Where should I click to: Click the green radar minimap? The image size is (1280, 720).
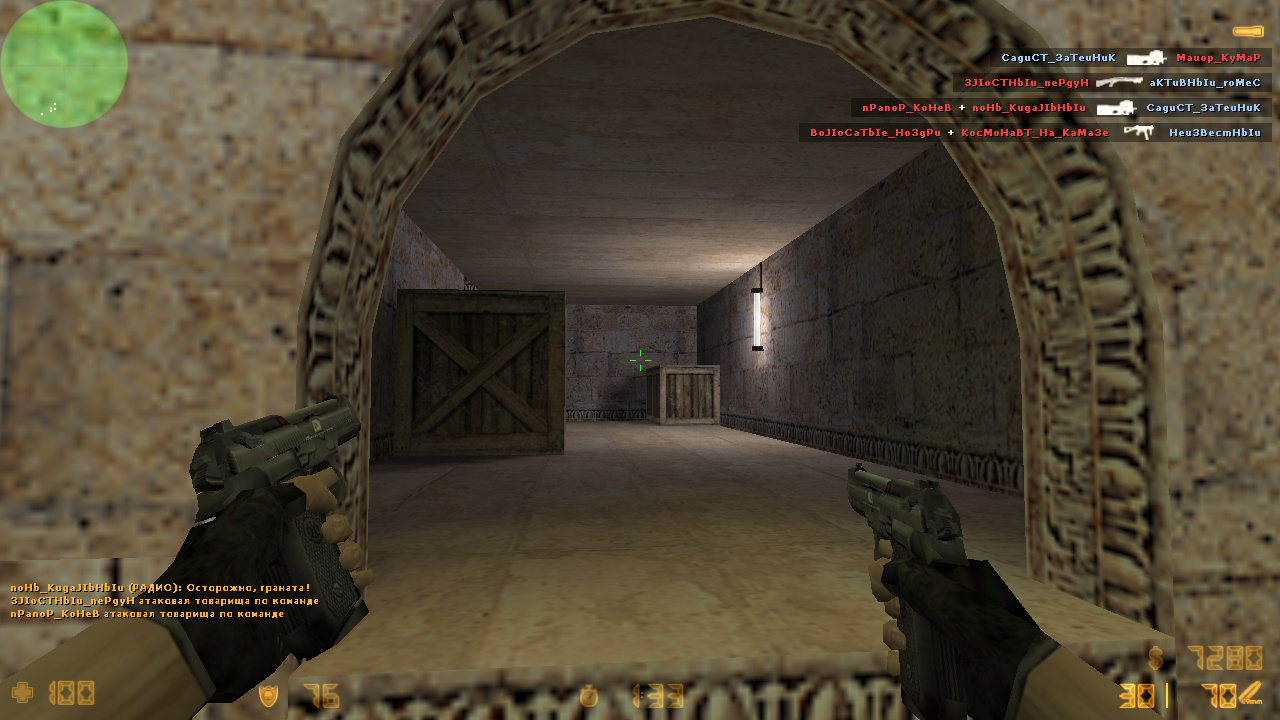point(64,64)
